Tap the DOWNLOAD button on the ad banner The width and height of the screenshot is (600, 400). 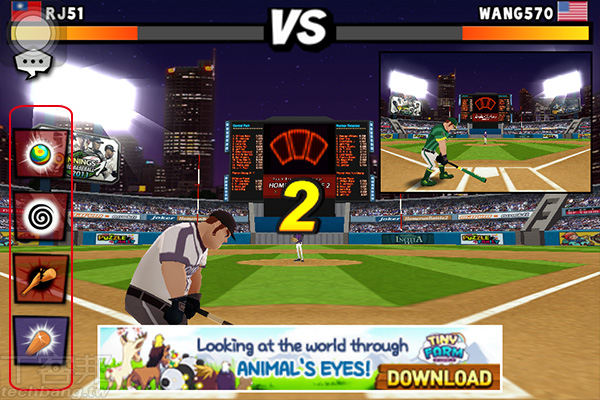tap(440, 377)
